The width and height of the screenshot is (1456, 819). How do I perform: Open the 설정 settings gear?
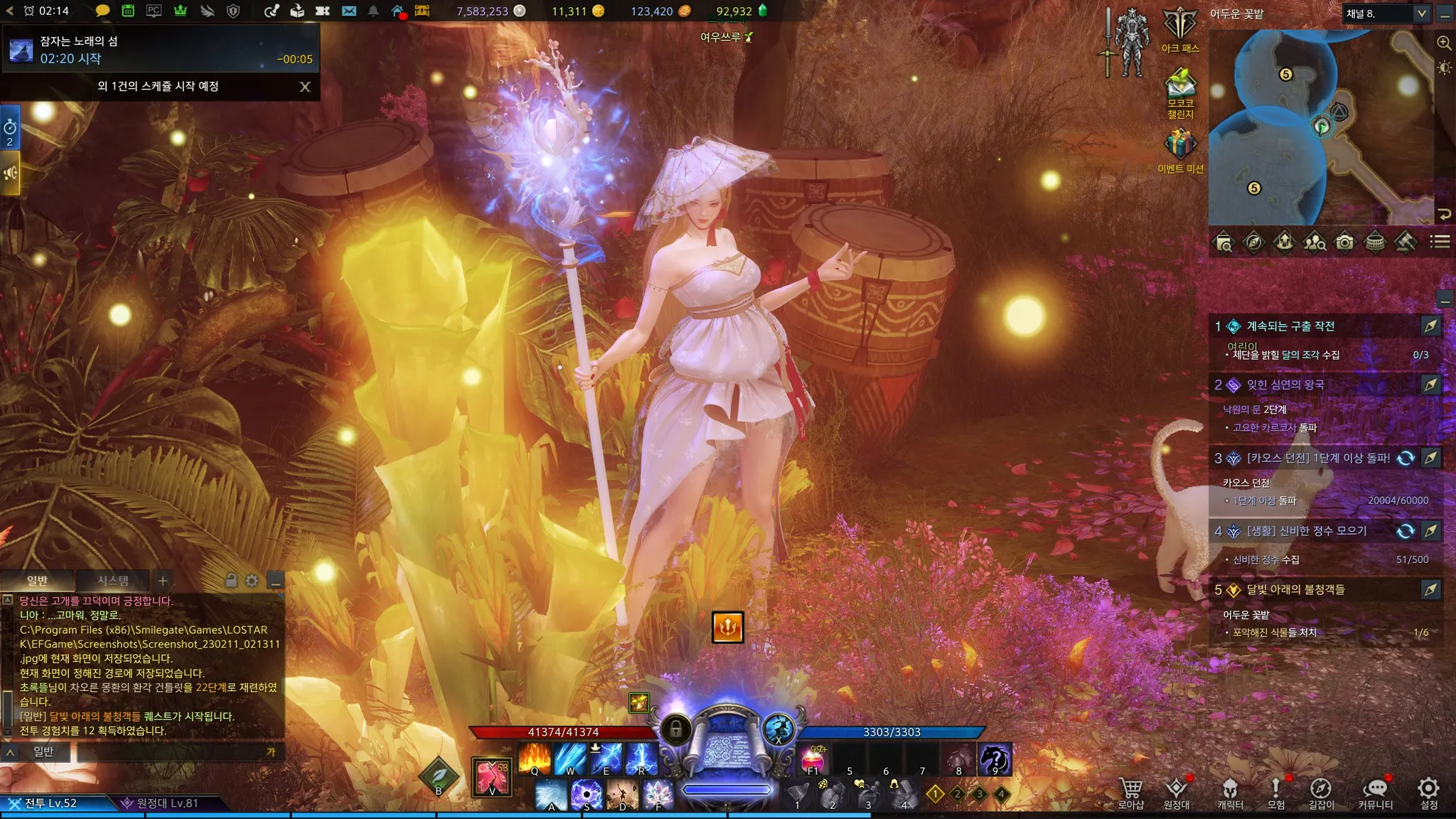coord(1429,791)
